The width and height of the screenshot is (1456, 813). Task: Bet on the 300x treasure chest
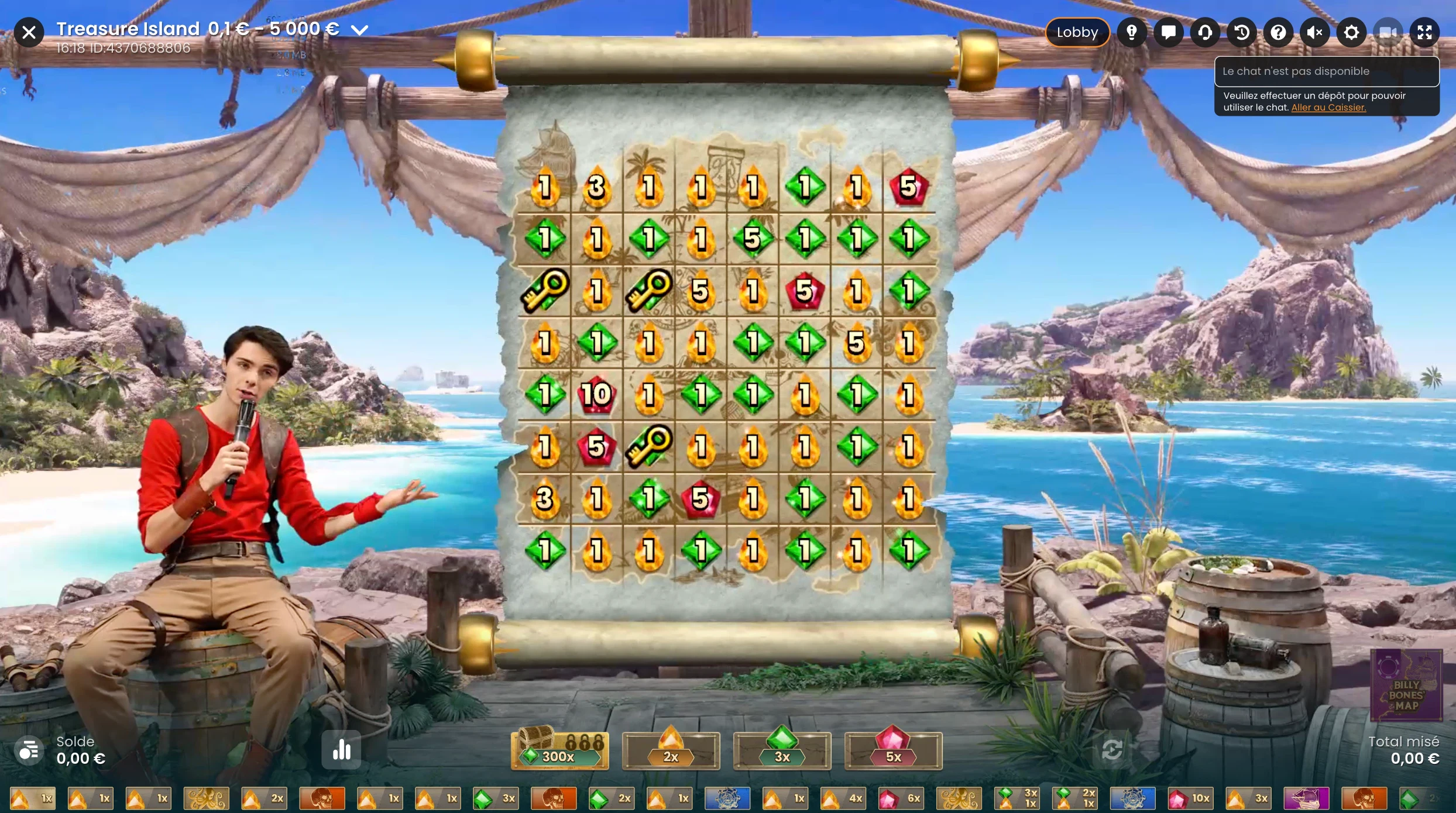click(559, 750)
